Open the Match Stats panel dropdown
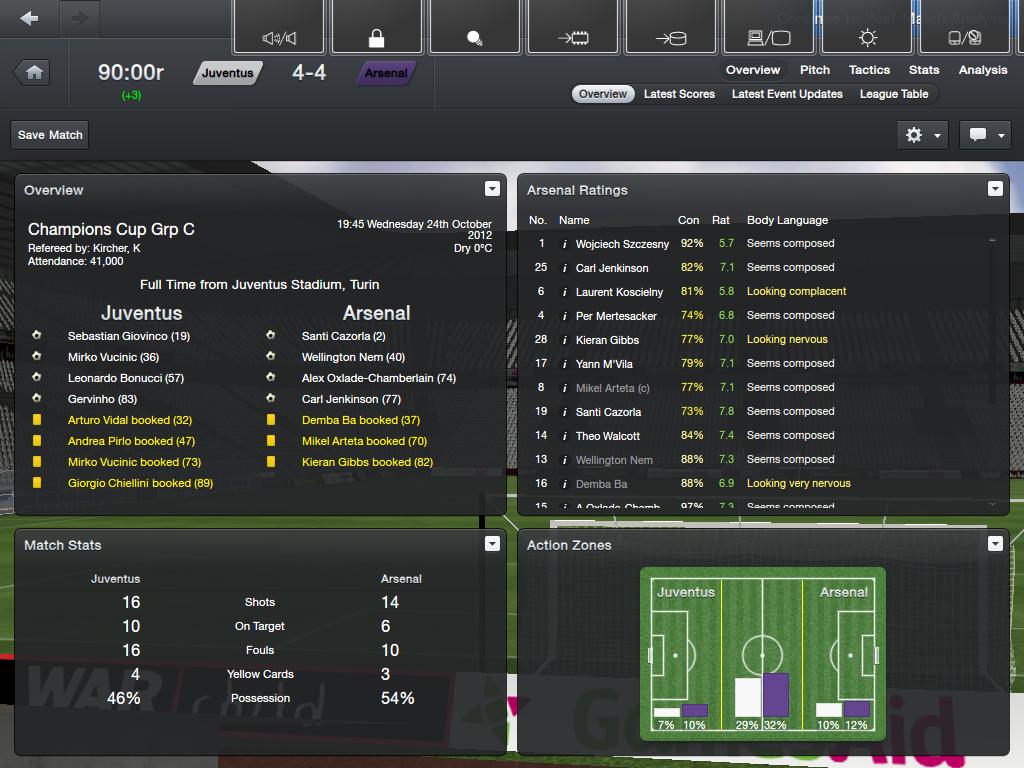Screen dimensions: 1024x768 (492, 544)
